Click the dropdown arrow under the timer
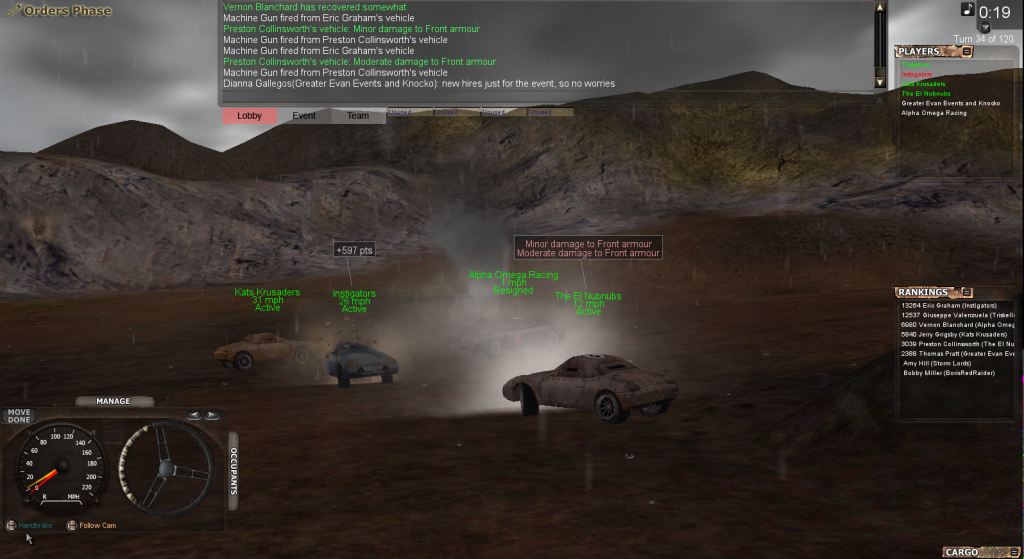The height and width of the screenshot is (559, 1024). click(985, 28)
